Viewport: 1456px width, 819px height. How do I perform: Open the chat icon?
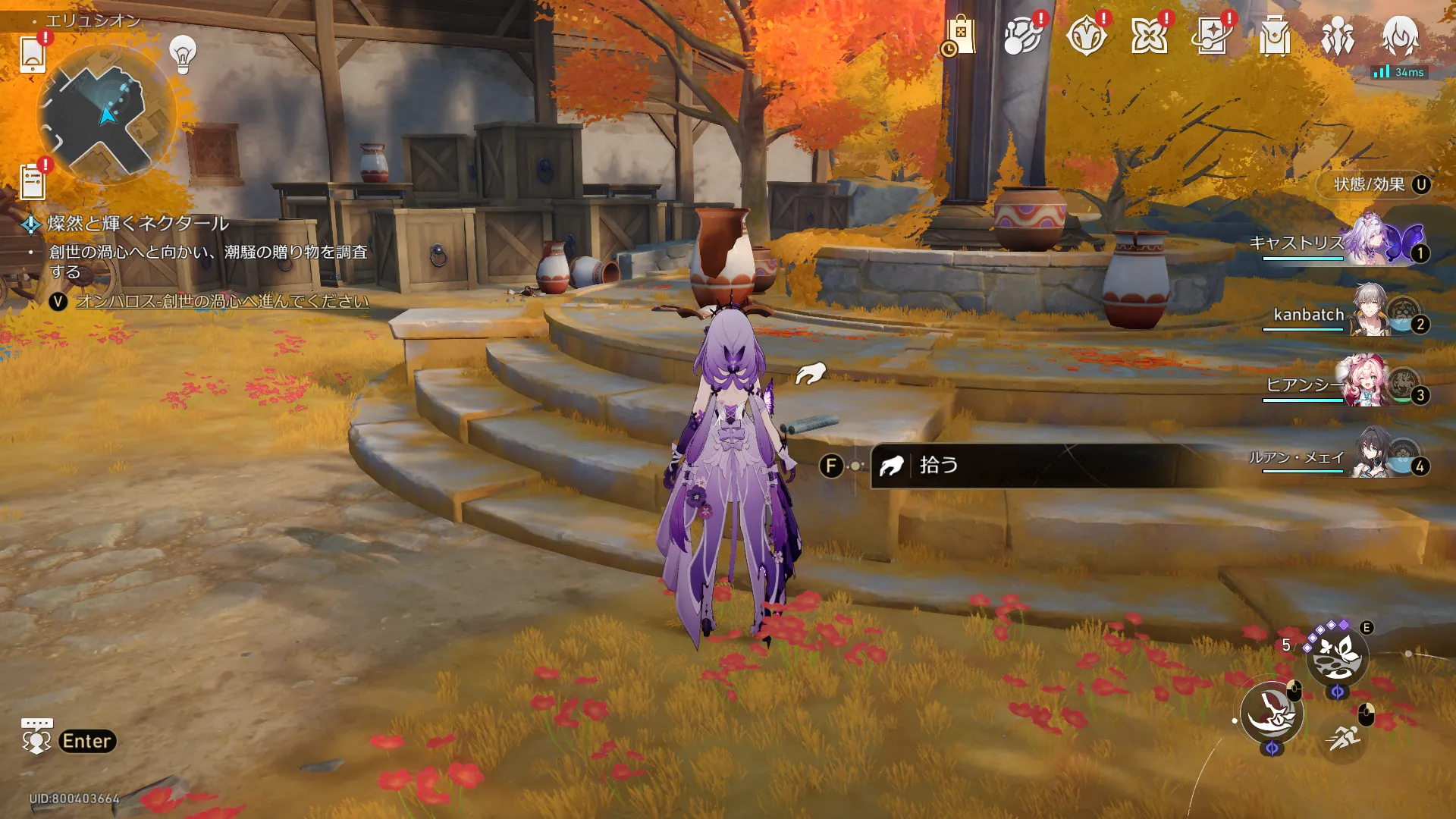pos(36,736)
